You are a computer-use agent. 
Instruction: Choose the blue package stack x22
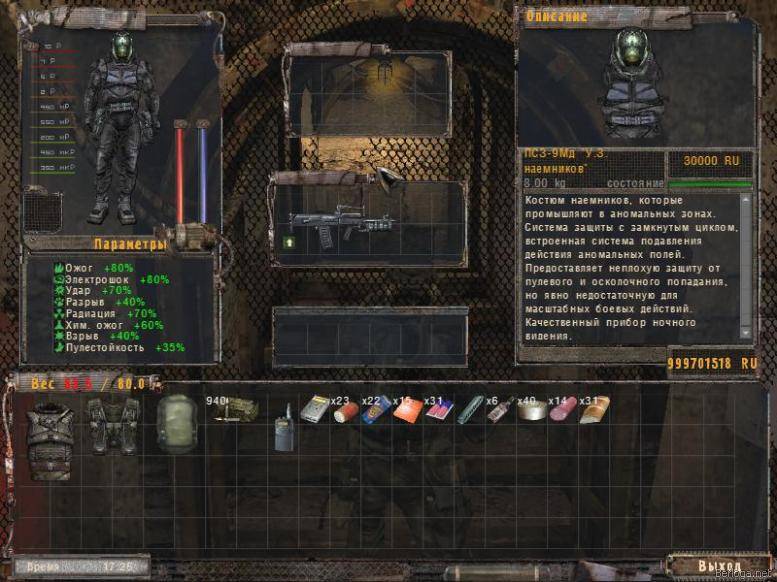click(x=375, y=410)
